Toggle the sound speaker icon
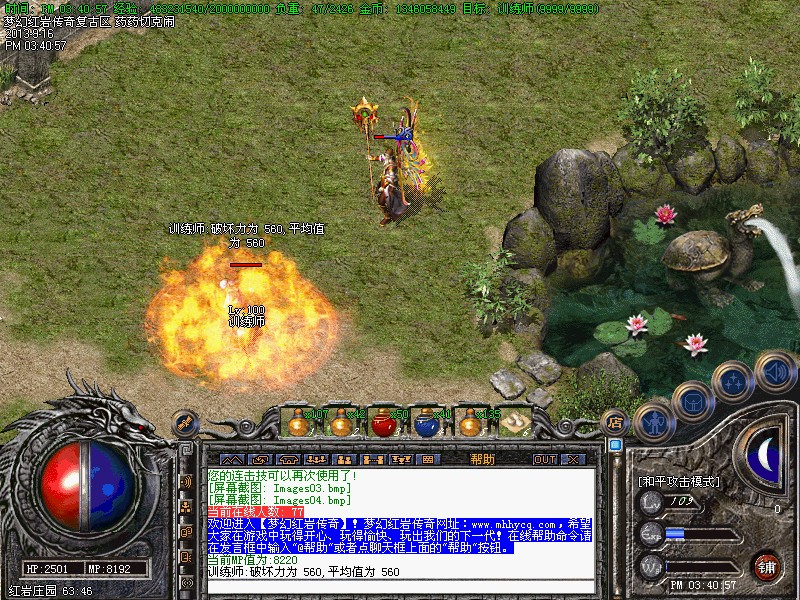This screenshot has width=800, height=600. pyautogui.click(x=775, y=371)
